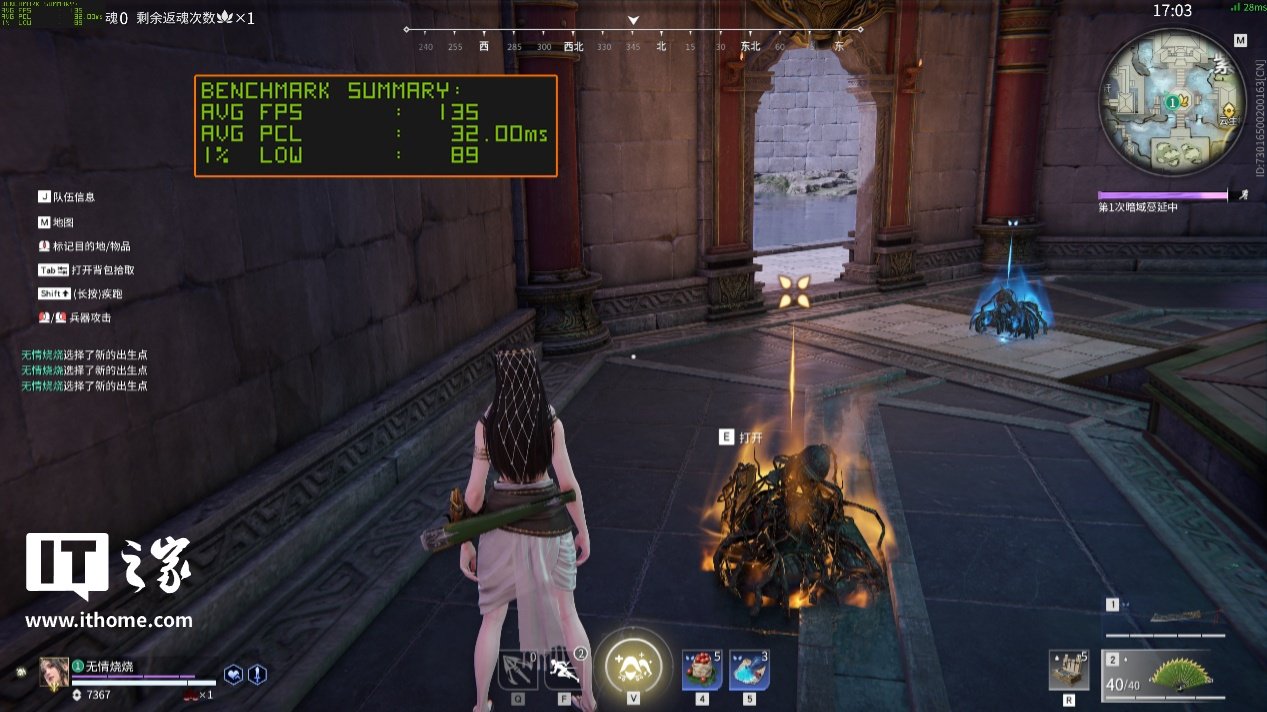Select the heart buff icon
The height and width of the screenshot is (712, 1267).
(x=233, y=675)
